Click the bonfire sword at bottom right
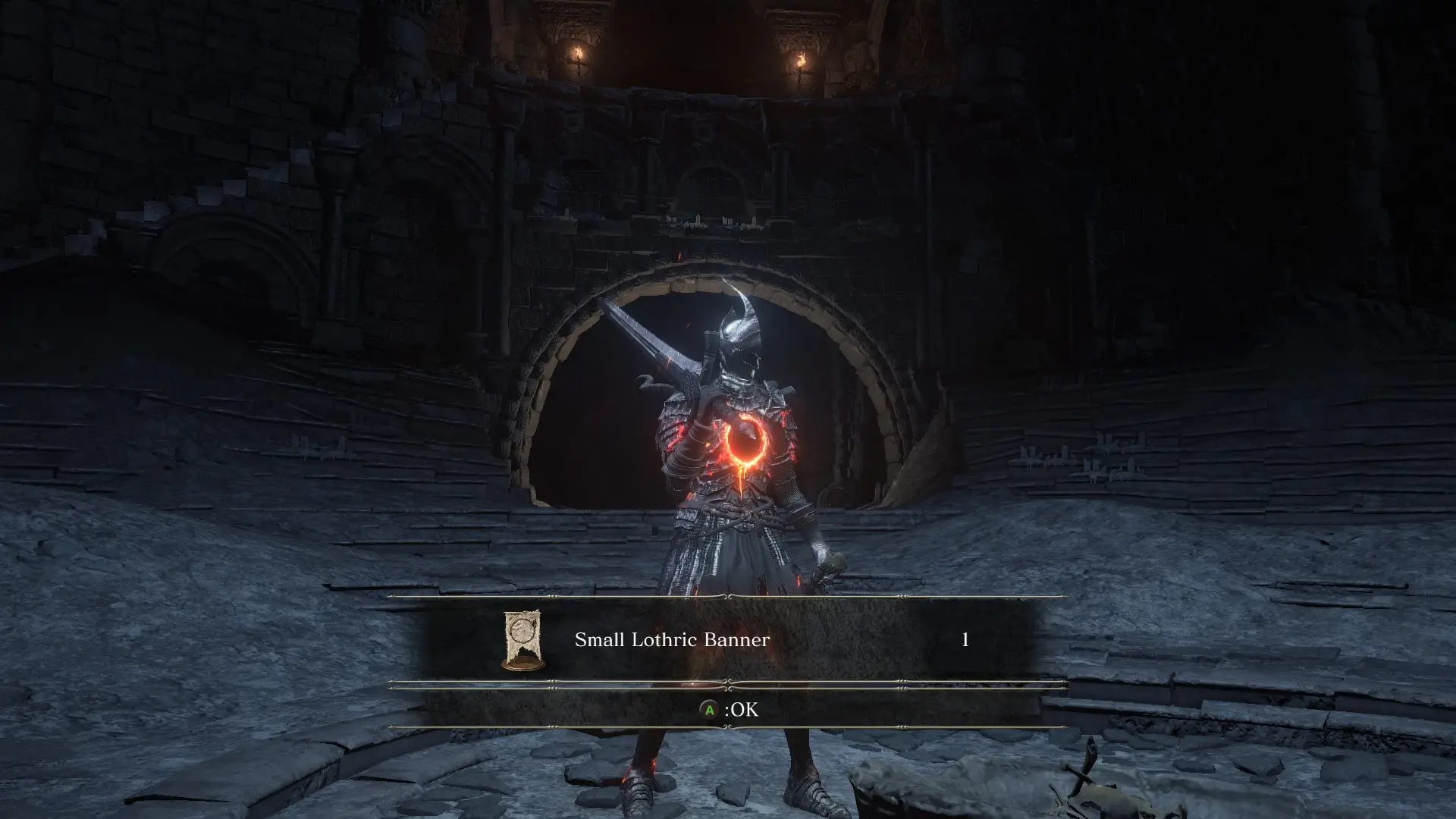The height and width of the screenshot is (819, 1456). pyautogui.click(x=1089, y=764)
